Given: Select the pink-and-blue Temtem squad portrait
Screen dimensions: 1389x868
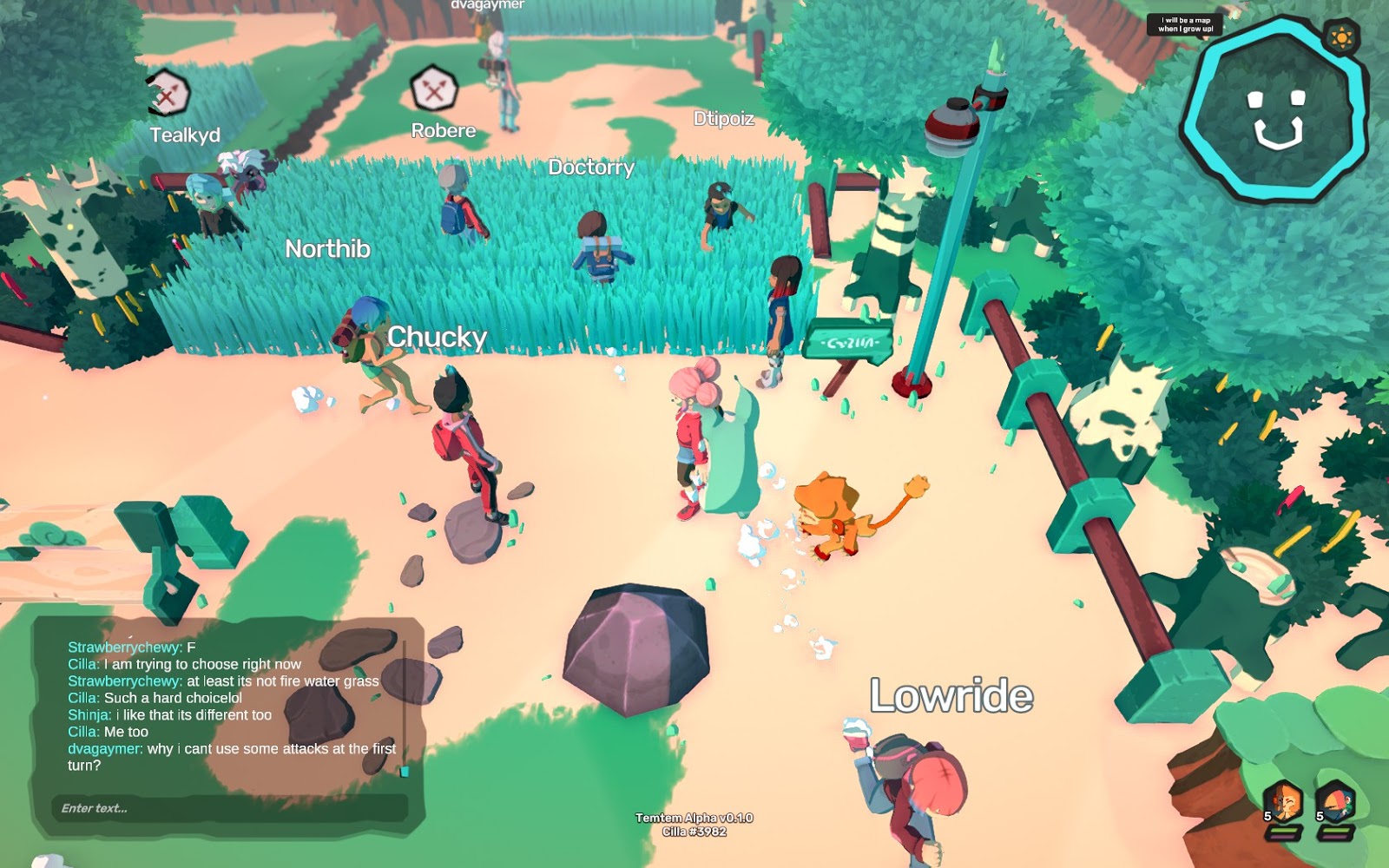Looking at the screenshot, I should tap(1335, 802).
